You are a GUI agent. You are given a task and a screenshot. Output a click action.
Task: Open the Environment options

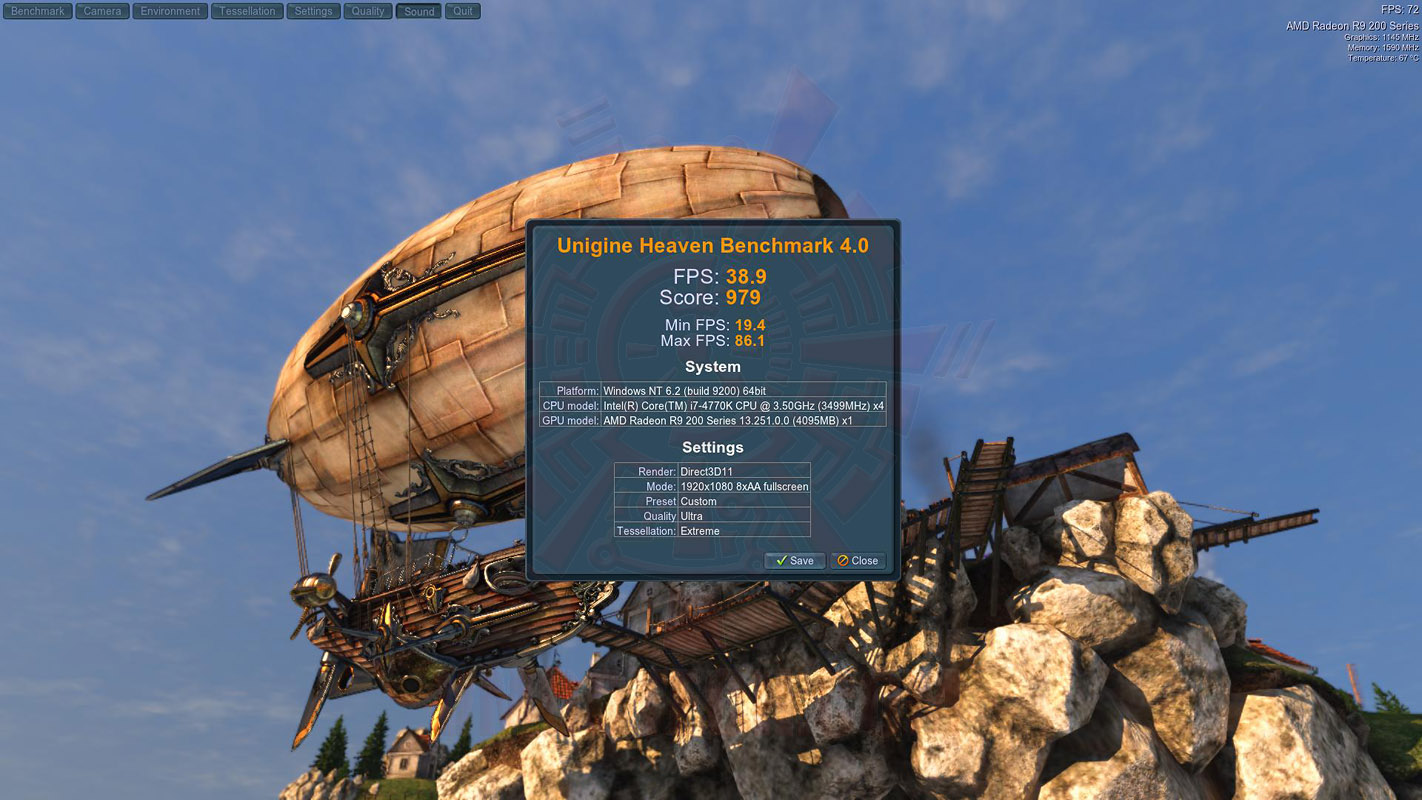(x=170, y=11)
